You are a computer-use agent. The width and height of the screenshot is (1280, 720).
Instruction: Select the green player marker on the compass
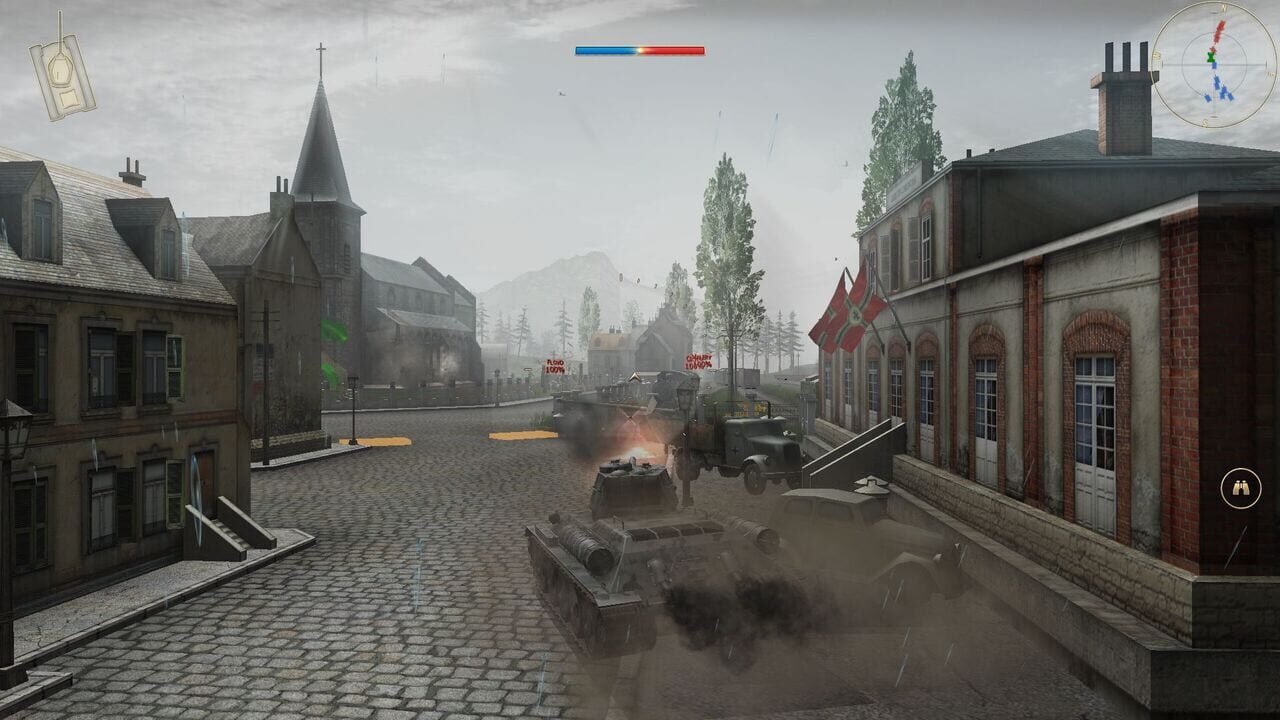click(x=1211, y=56)
